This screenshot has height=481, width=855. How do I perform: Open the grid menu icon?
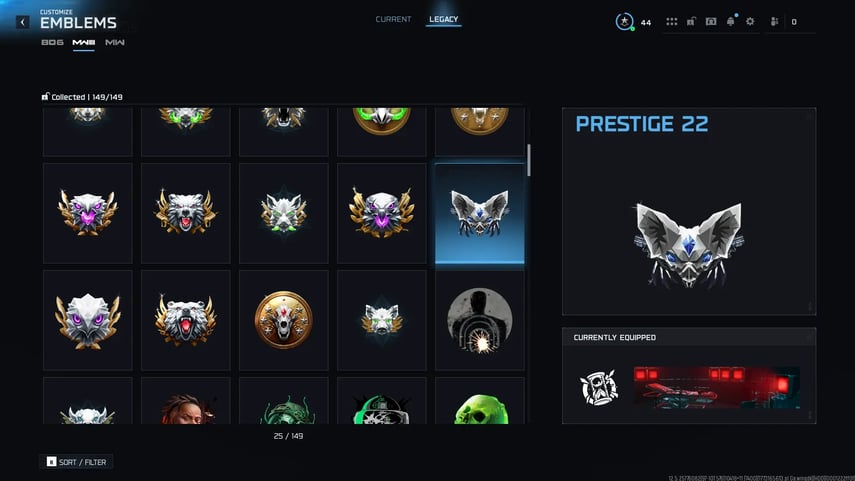[x=672, y=22]
